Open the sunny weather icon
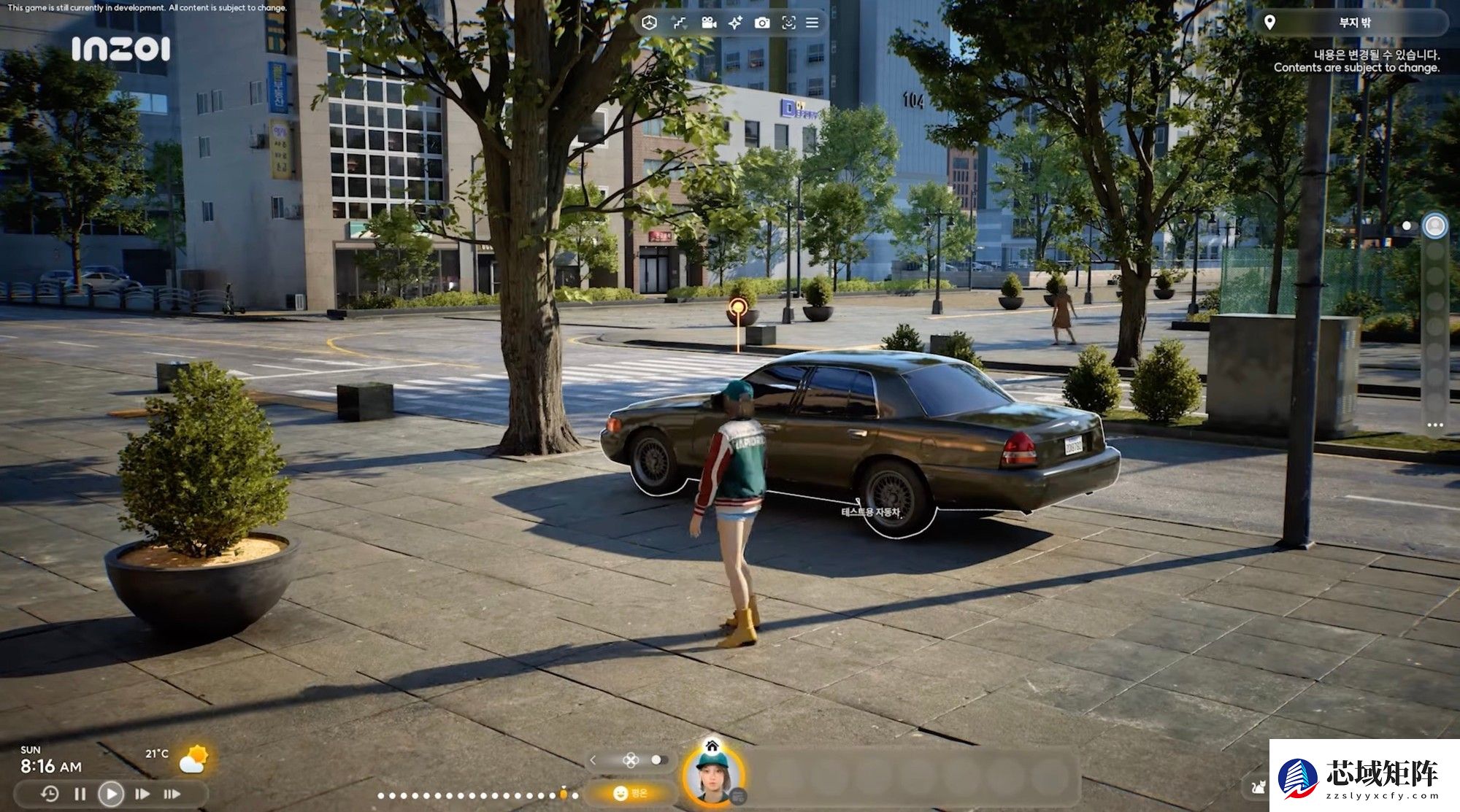 193,759
